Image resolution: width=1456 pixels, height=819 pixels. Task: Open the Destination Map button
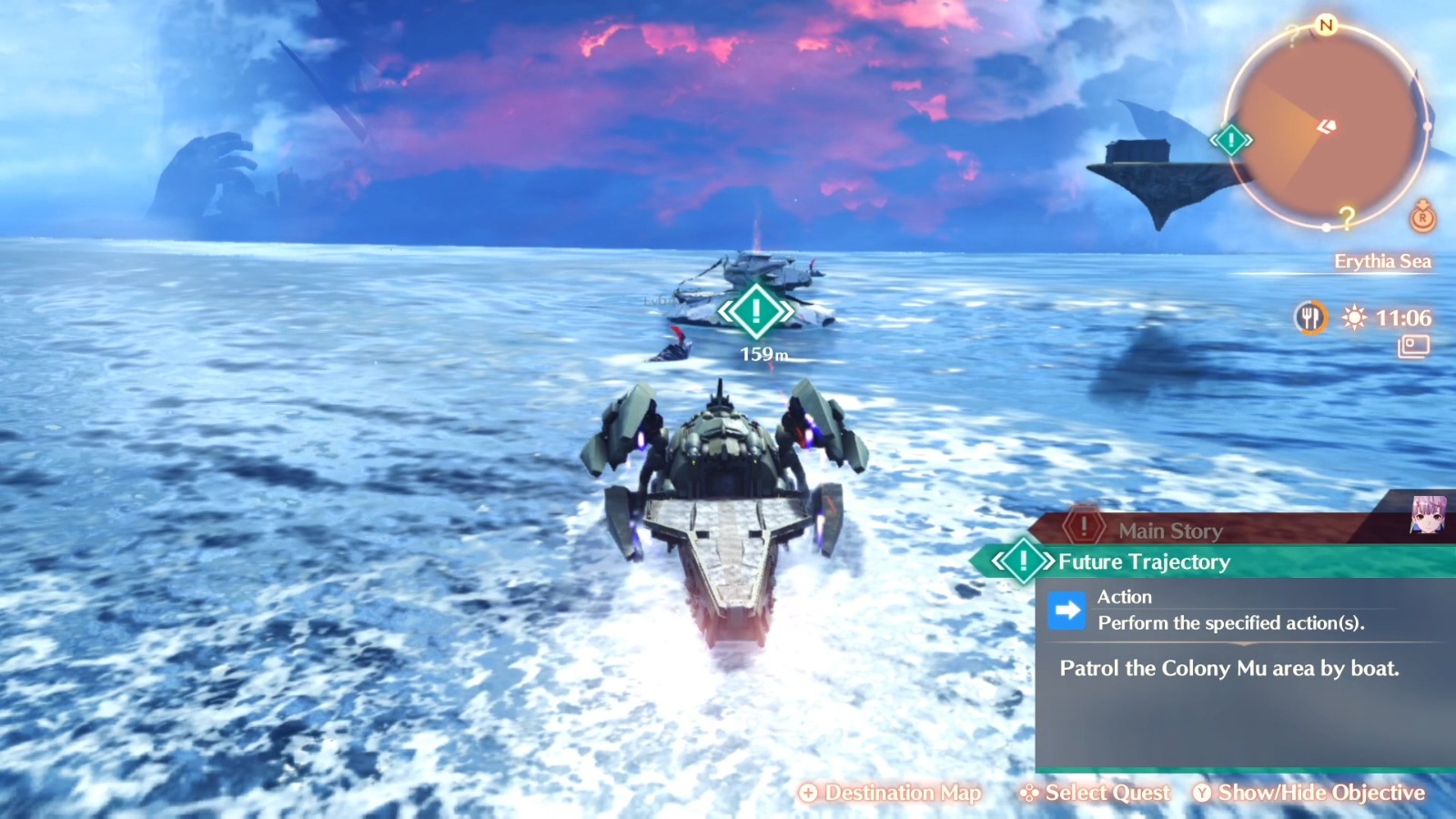(x=890, y=793)
